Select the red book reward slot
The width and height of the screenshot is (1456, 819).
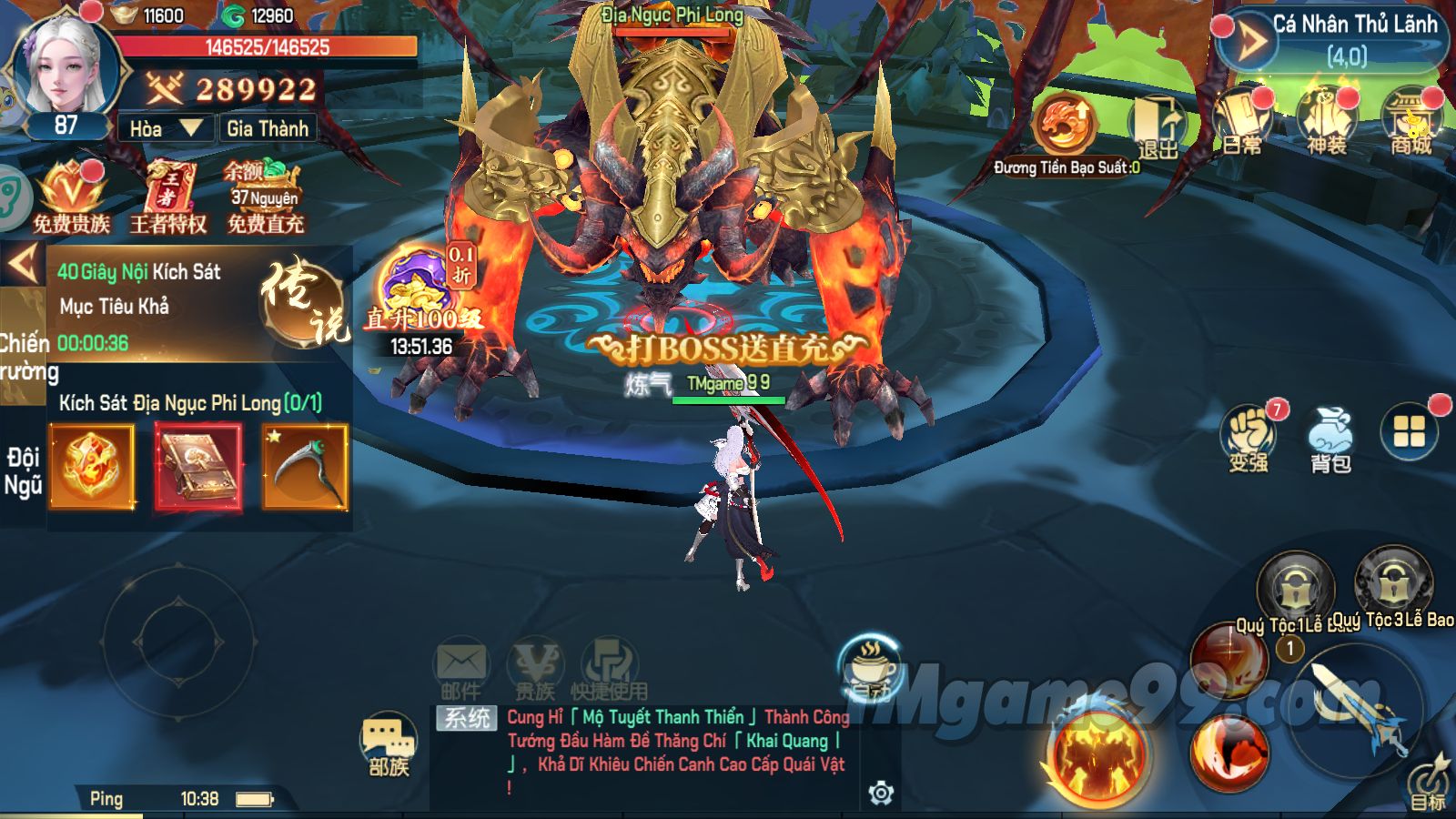coord(199,468)
